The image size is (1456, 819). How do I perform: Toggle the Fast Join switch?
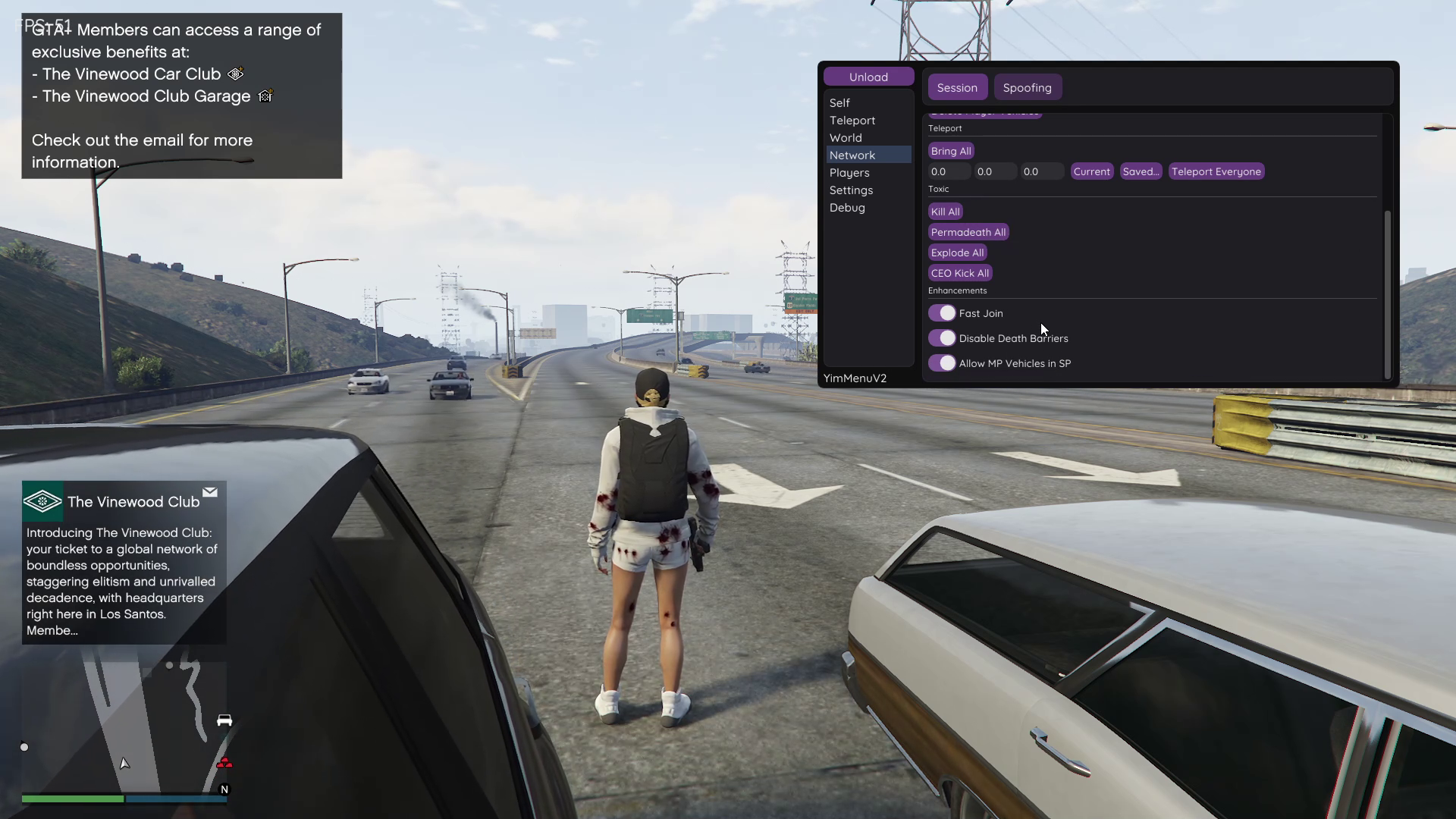[x=942, y=313]
